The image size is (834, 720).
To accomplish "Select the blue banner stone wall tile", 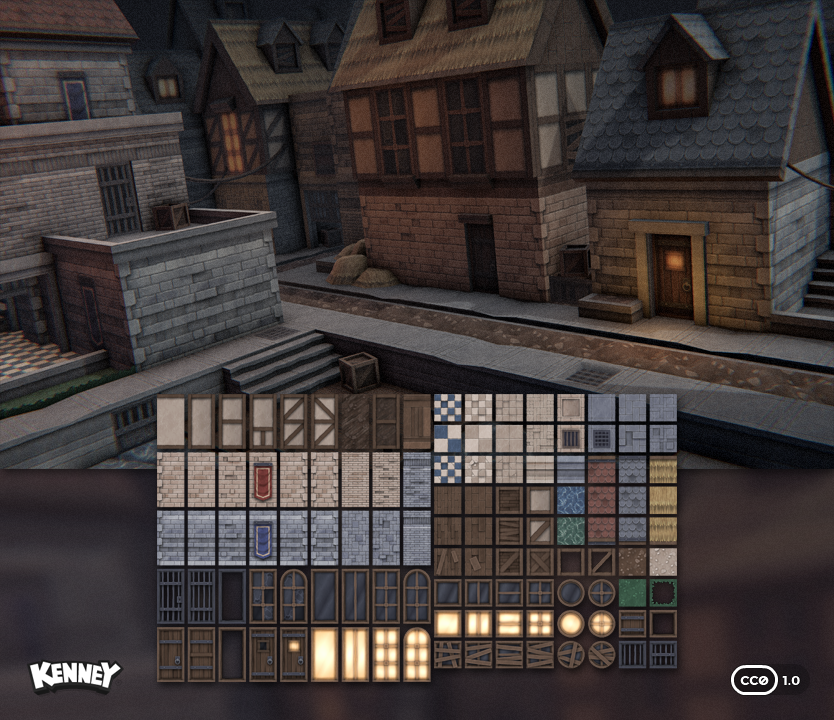I will pos(263,537).
